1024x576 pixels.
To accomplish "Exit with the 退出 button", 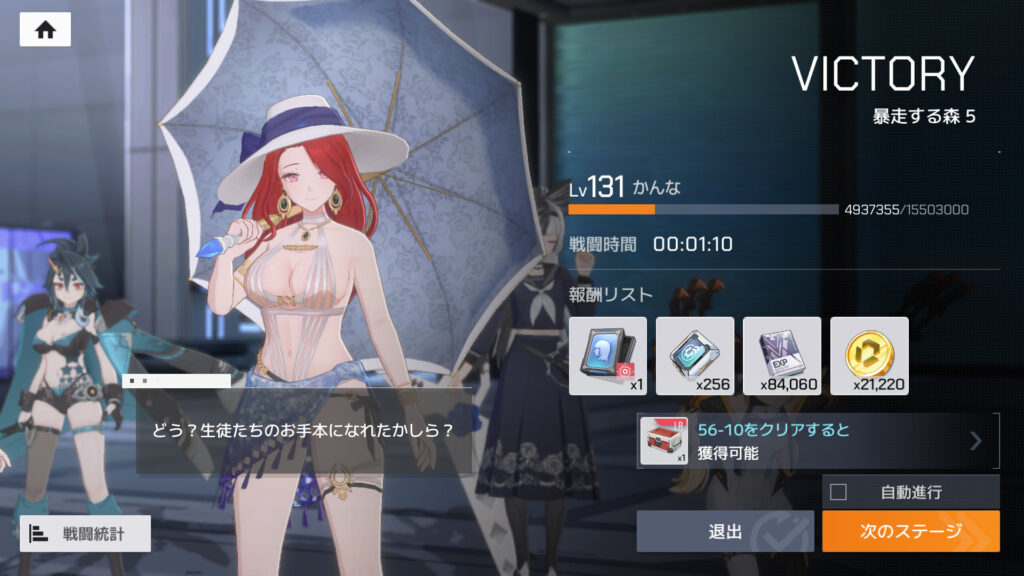I will [x=725, y=531].
